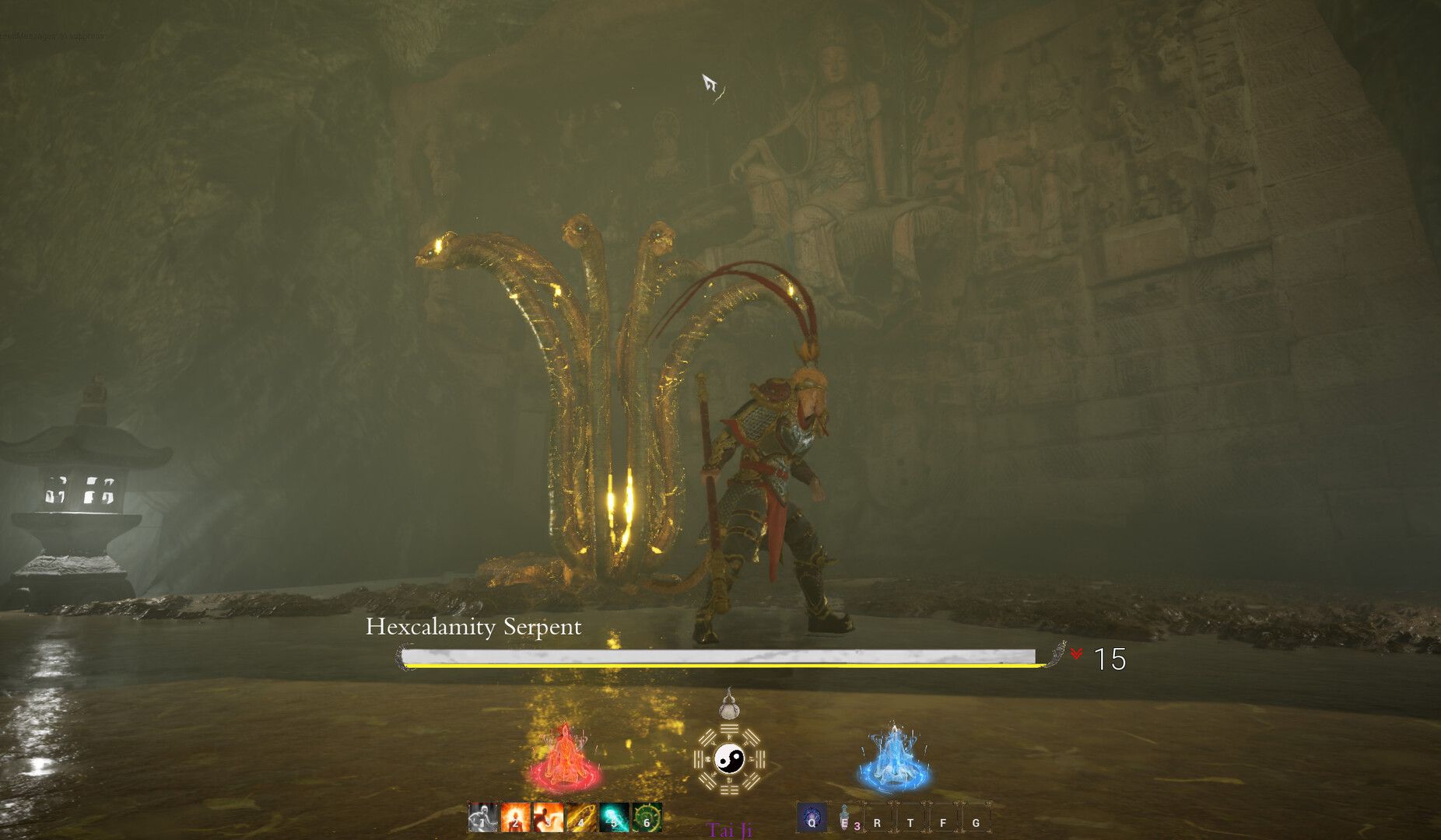This screenshot has width=1441, height=840.
Task: Use the potion vial in slot E
Action: tap(845, 819)
